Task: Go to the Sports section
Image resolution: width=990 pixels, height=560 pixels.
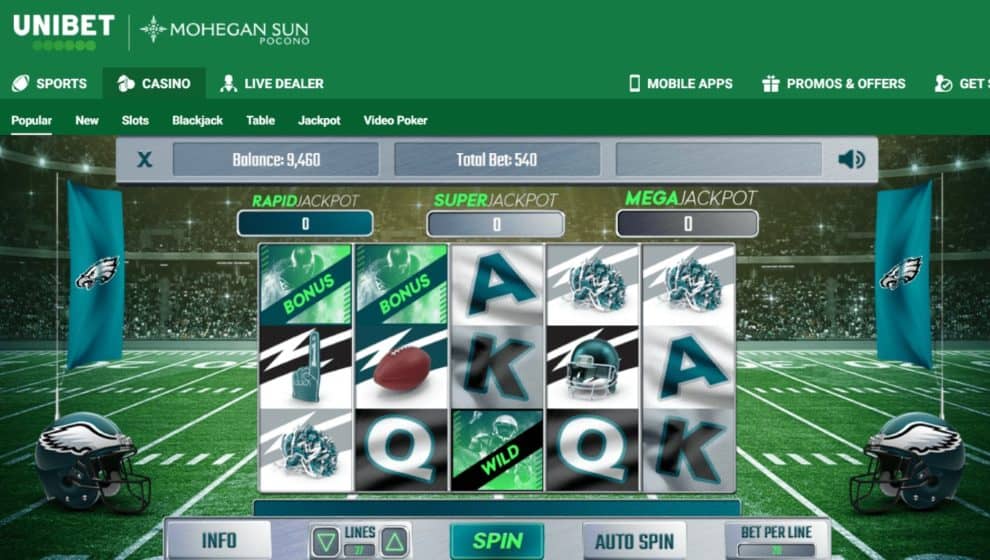Action: 49,83
